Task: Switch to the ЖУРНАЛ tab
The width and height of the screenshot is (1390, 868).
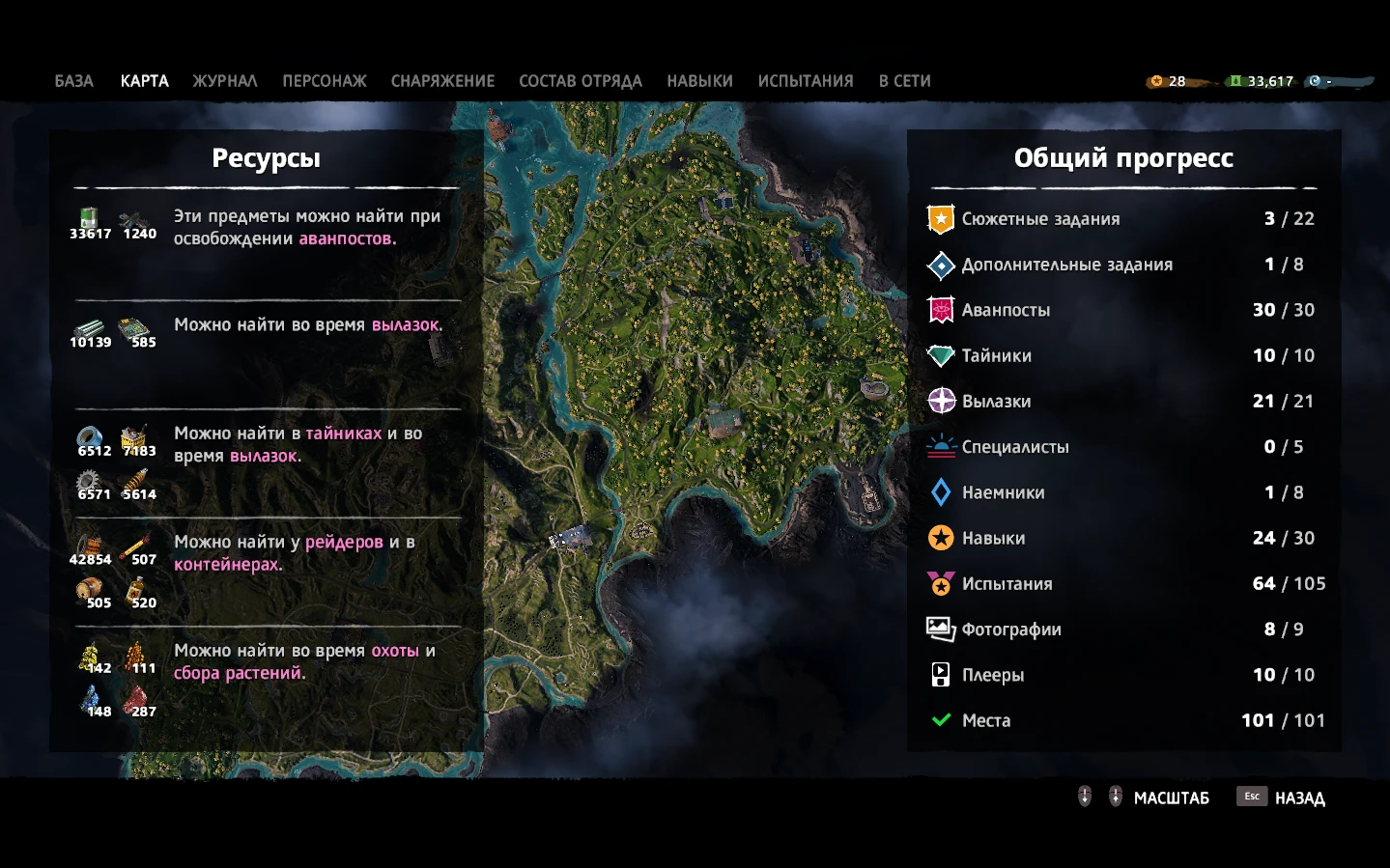Action: click(224, 81)
